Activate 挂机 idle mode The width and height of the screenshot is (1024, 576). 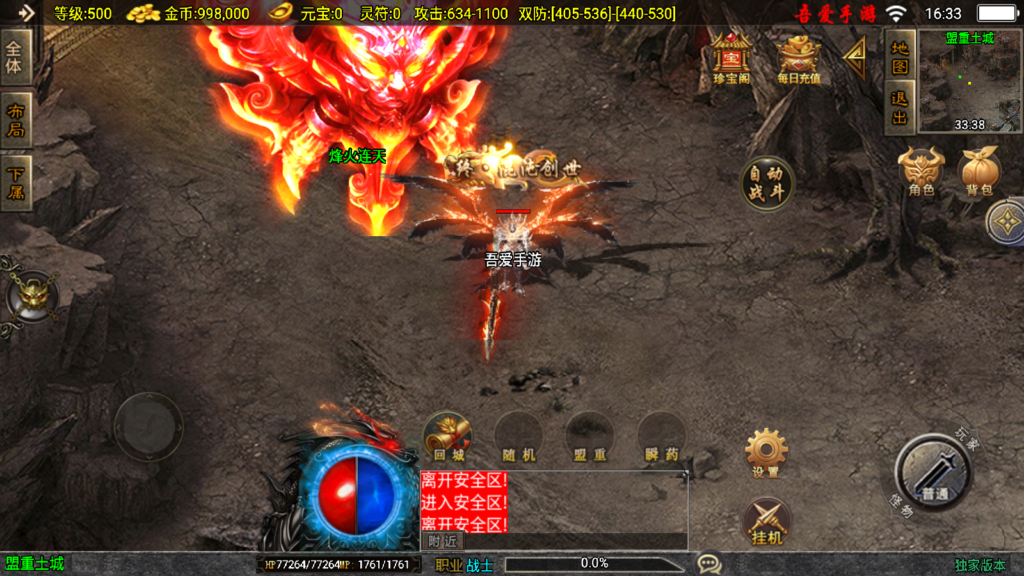click(766, 522)
